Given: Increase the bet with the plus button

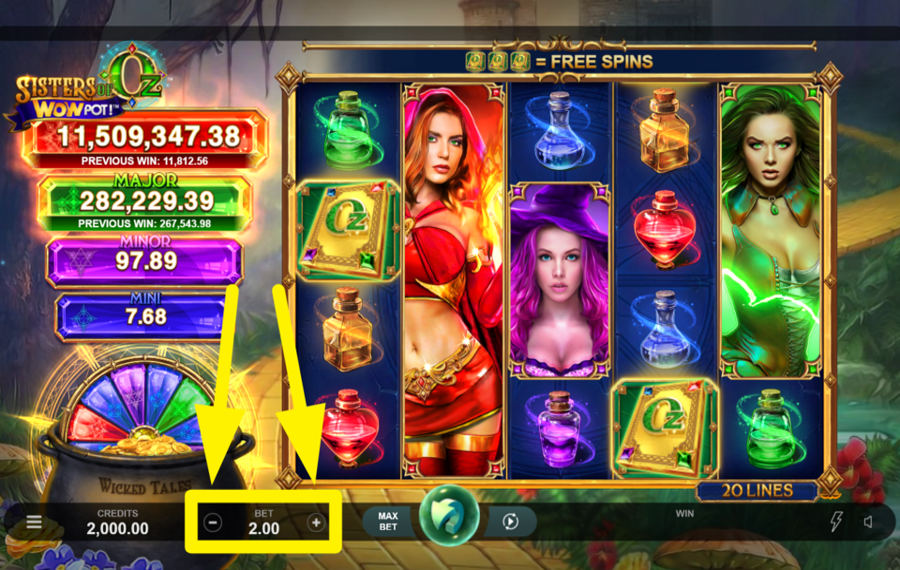Looking at the screenshot, I should 316,522.
